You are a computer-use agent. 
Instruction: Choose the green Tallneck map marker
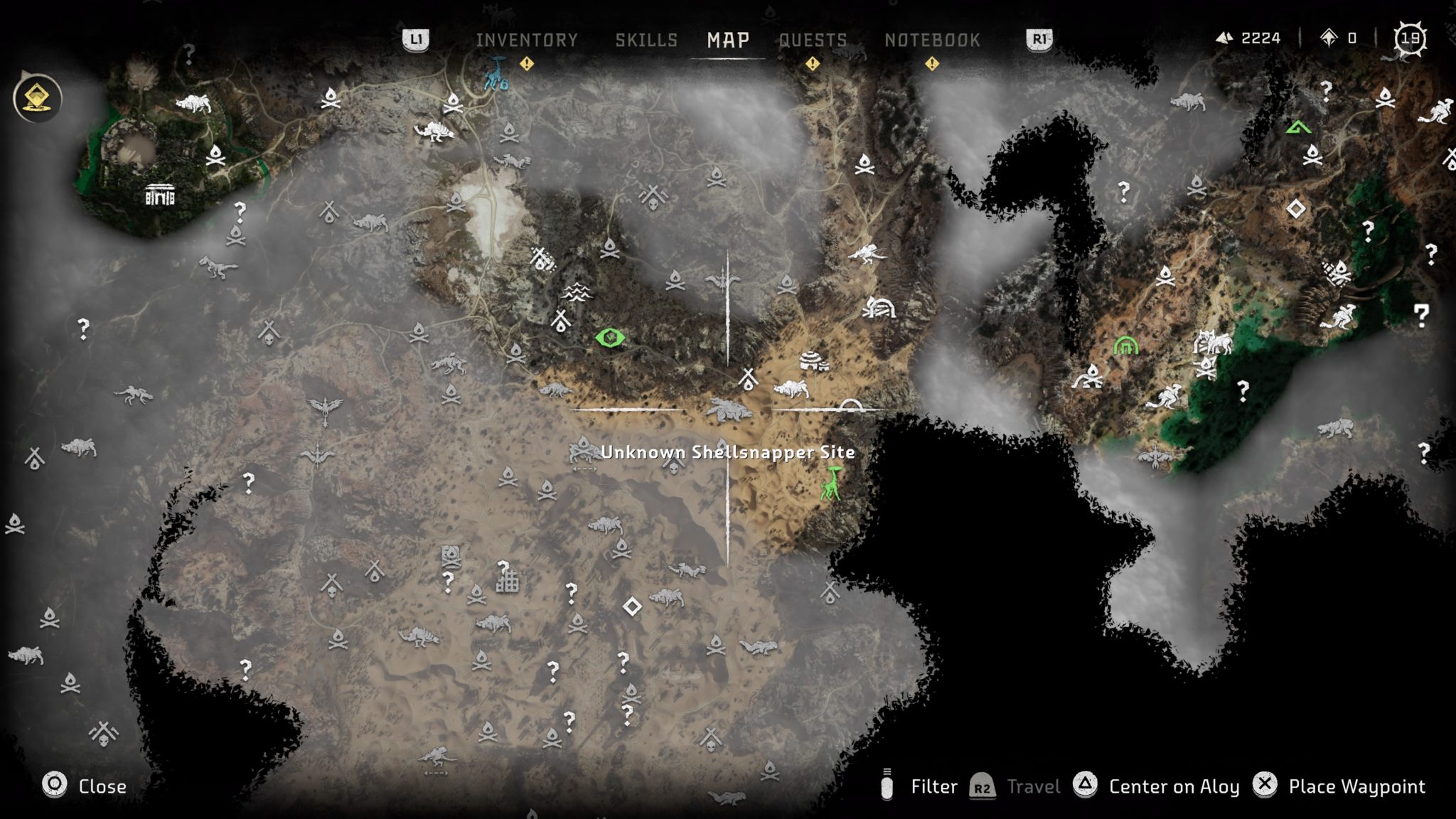(x=830, y=483)
